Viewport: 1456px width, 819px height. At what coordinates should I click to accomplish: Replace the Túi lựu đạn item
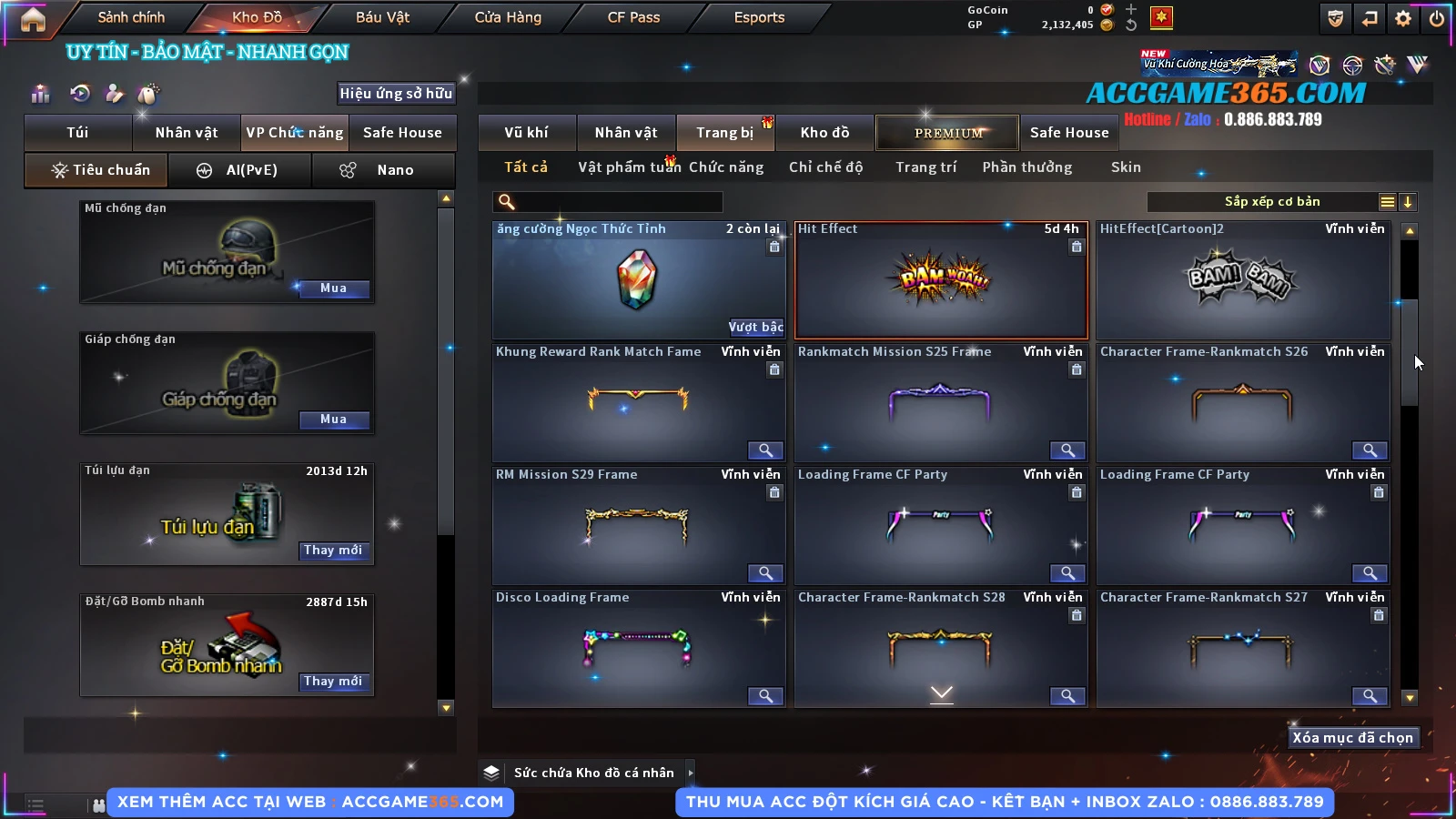(333, 551)
